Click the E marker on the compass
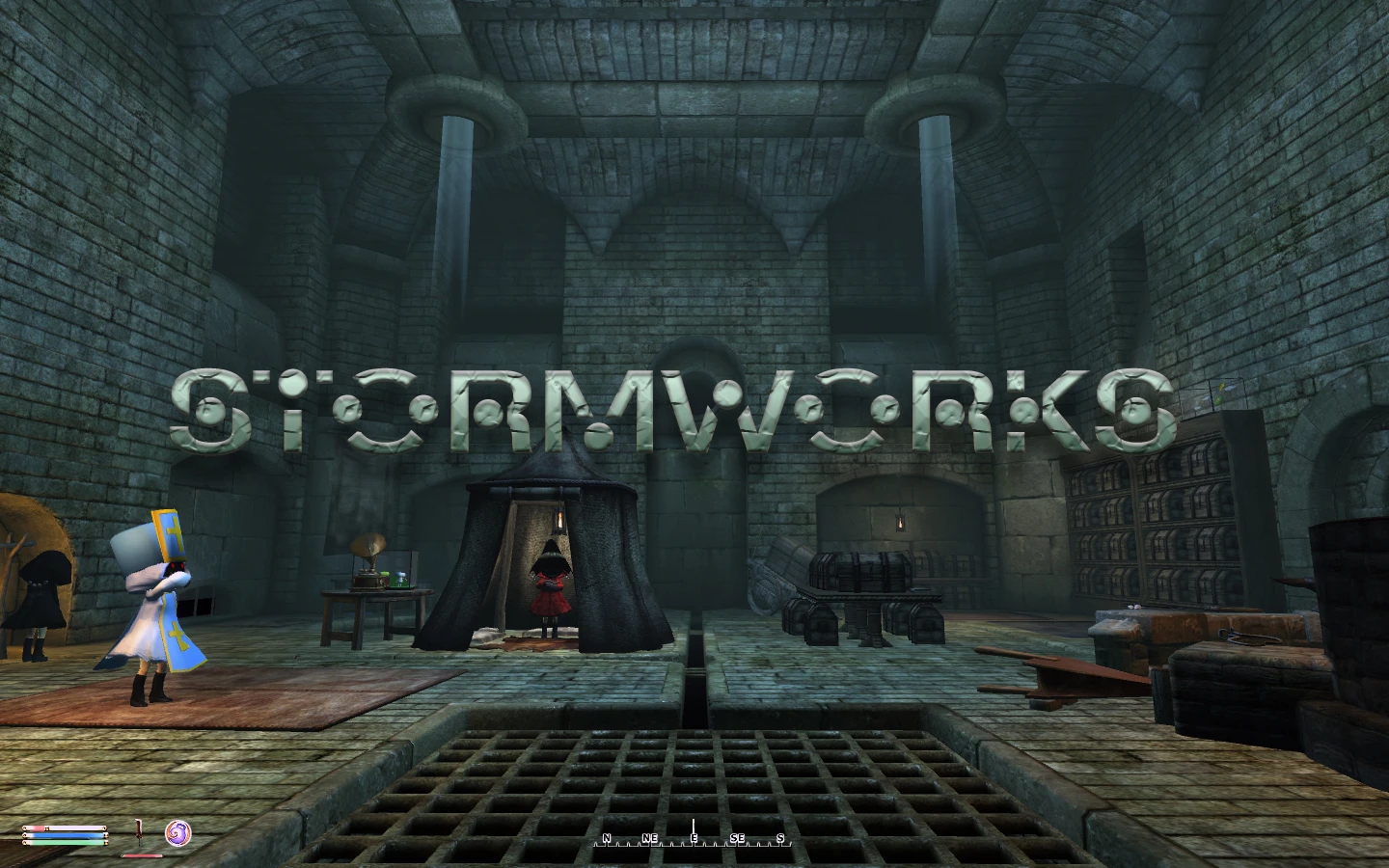Image resolution: width=1389 pixels, height=868 pixels. pos(694,837)
